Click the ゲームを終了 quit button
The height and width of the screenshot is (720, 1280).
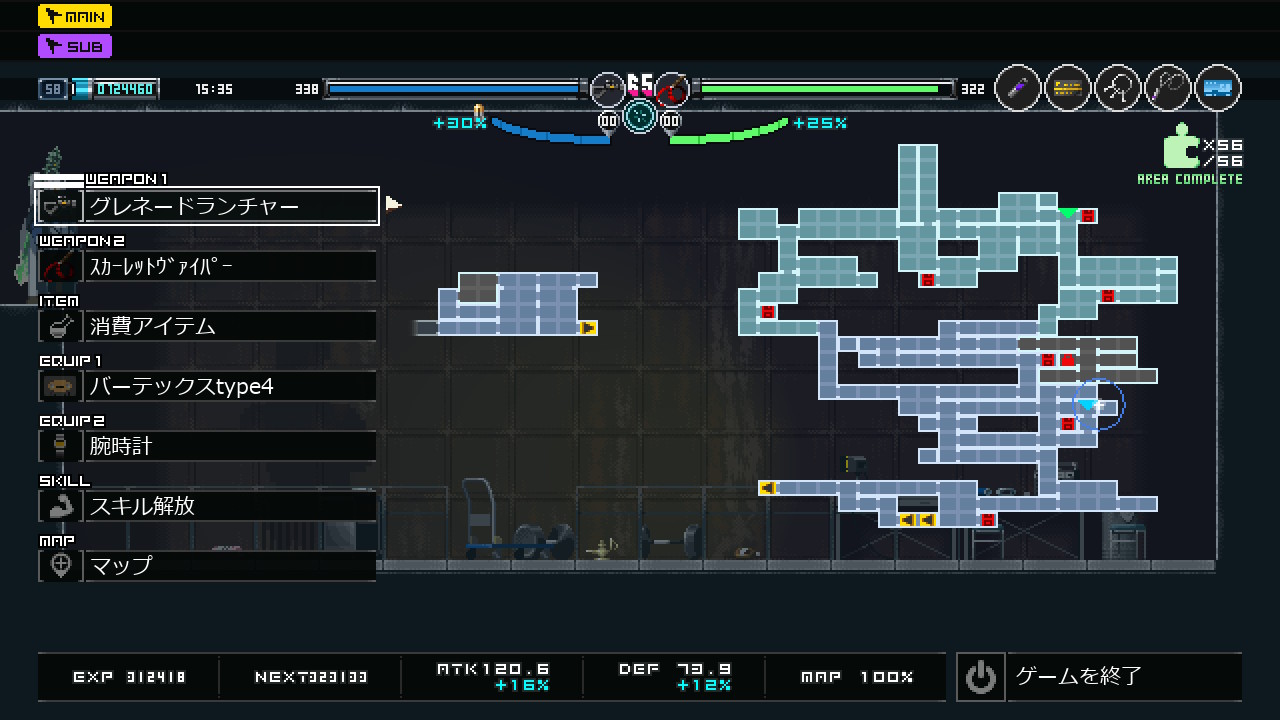tap(1098, 677)
